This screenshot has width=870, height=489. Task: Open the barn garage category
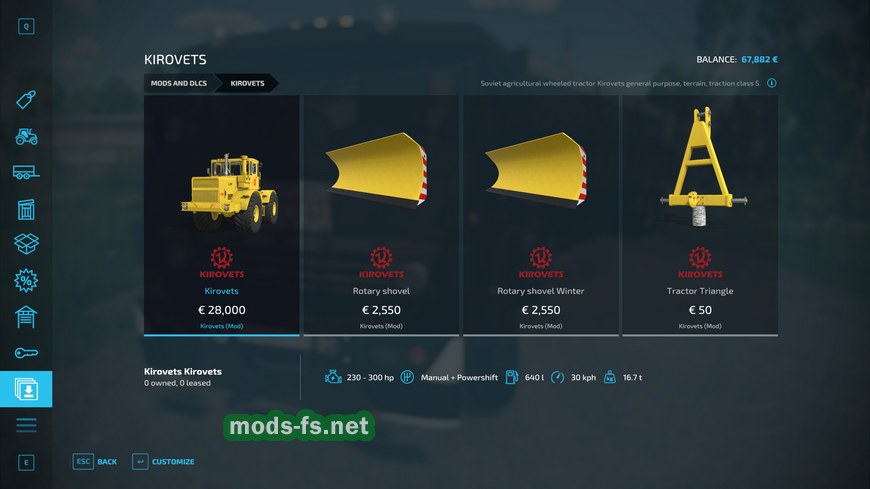pyautogui.click(x=26, y=317)
